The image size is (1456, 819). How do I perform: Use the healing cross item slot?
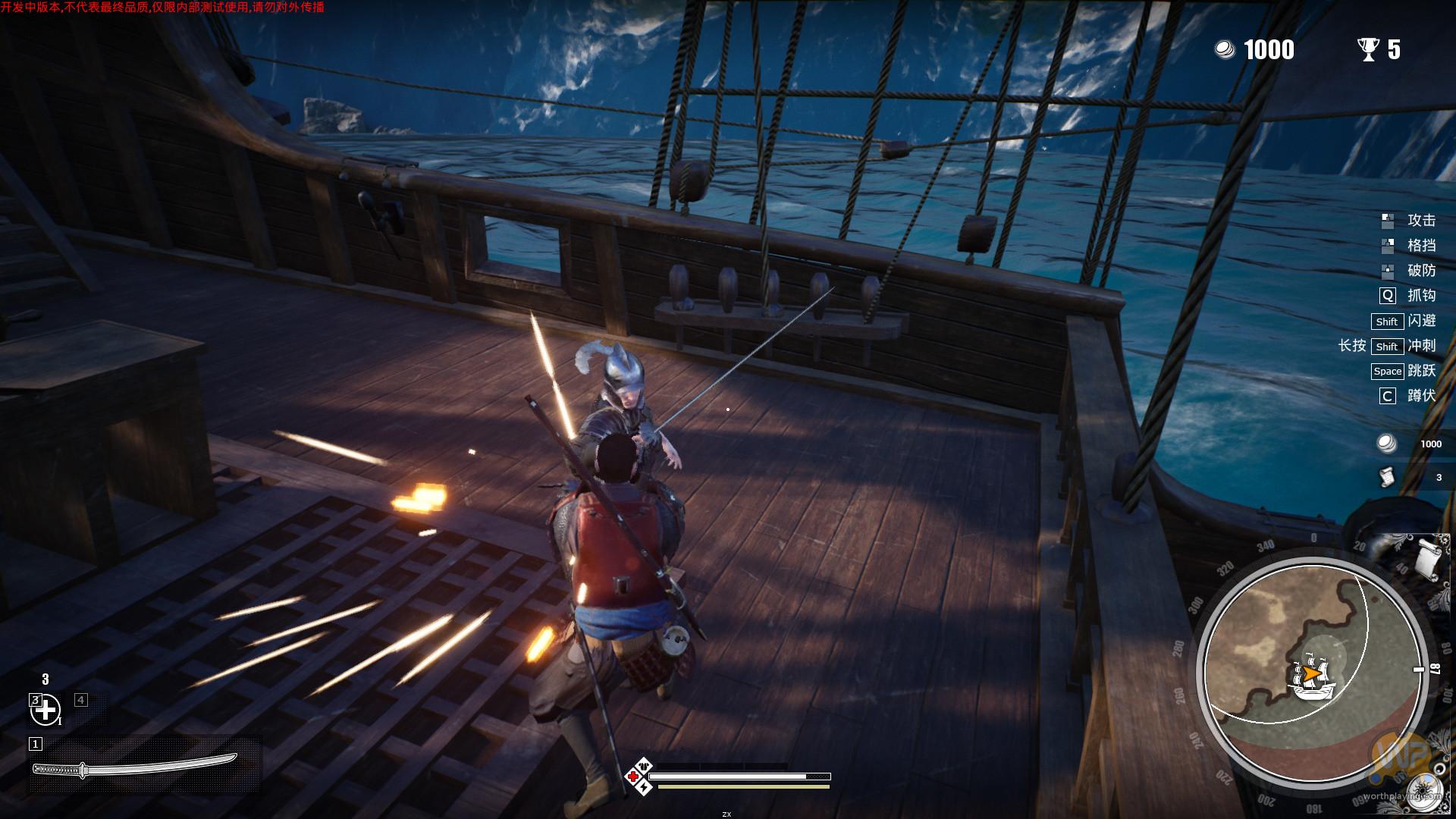pyautogui.click(x=45, y=710)
